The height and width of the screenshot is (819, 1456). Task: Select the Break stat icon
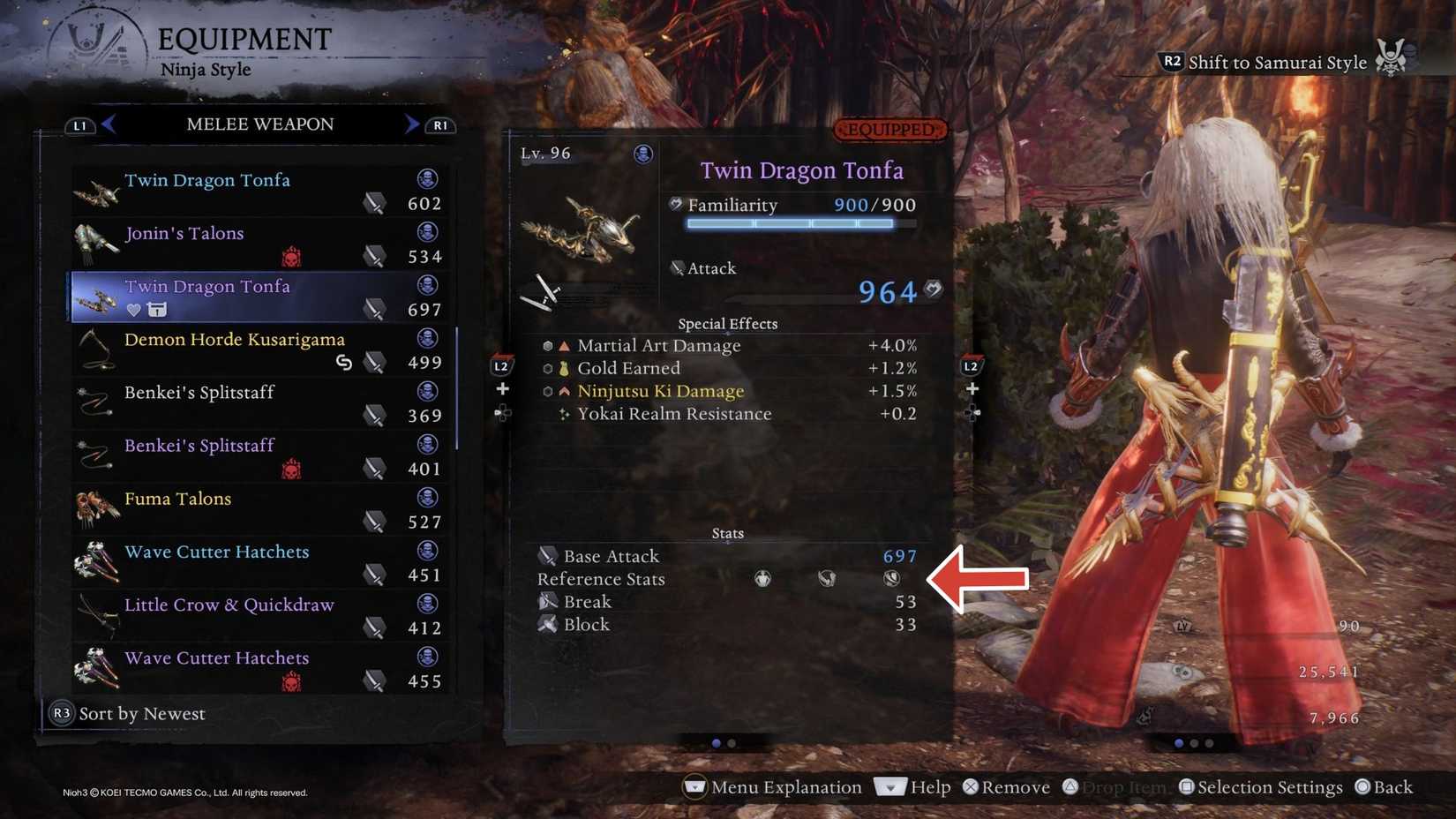coord(548,601)
